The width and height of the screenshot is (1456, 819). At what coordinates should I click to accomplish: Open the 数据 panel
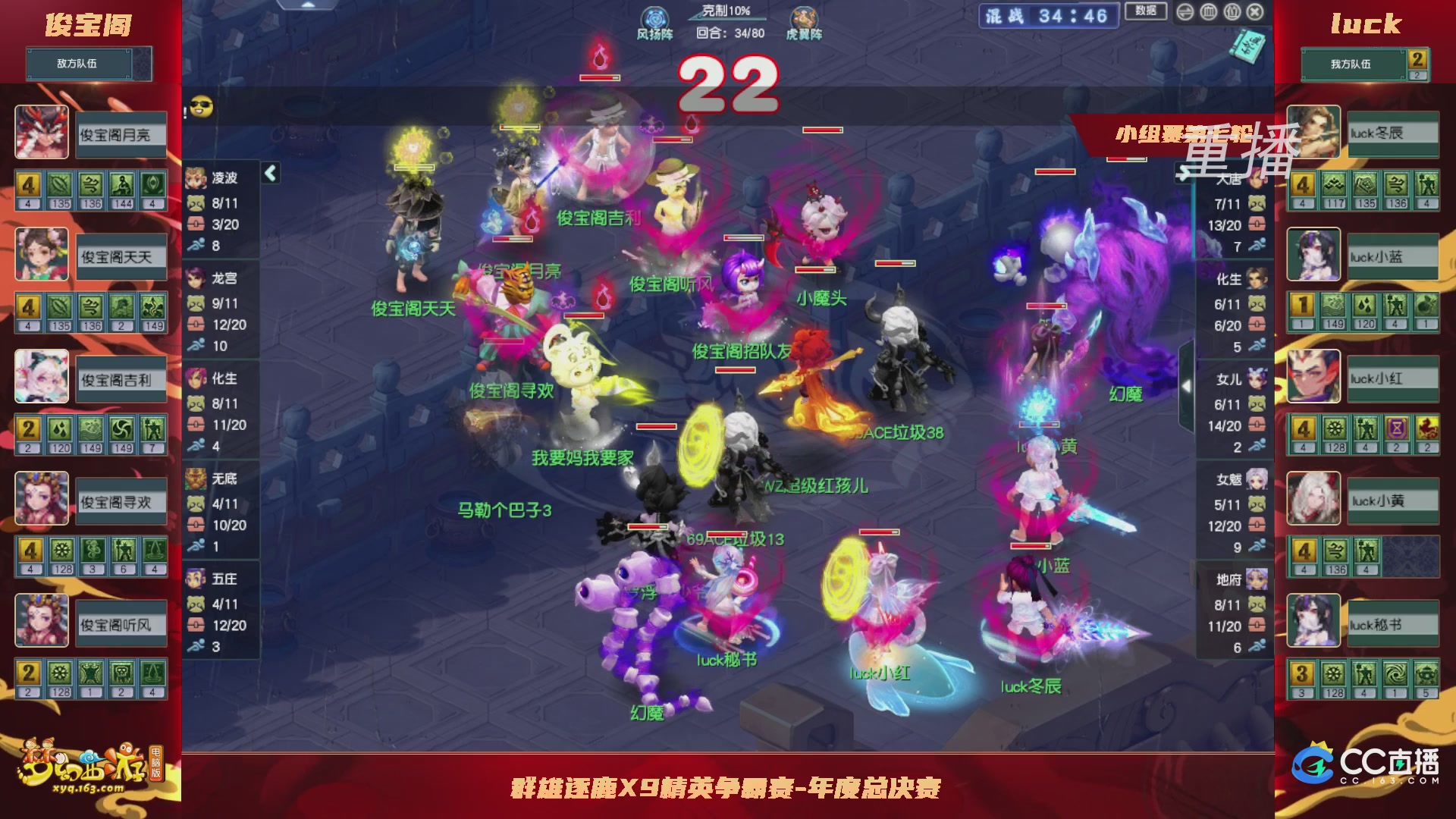click(1145, 11)
